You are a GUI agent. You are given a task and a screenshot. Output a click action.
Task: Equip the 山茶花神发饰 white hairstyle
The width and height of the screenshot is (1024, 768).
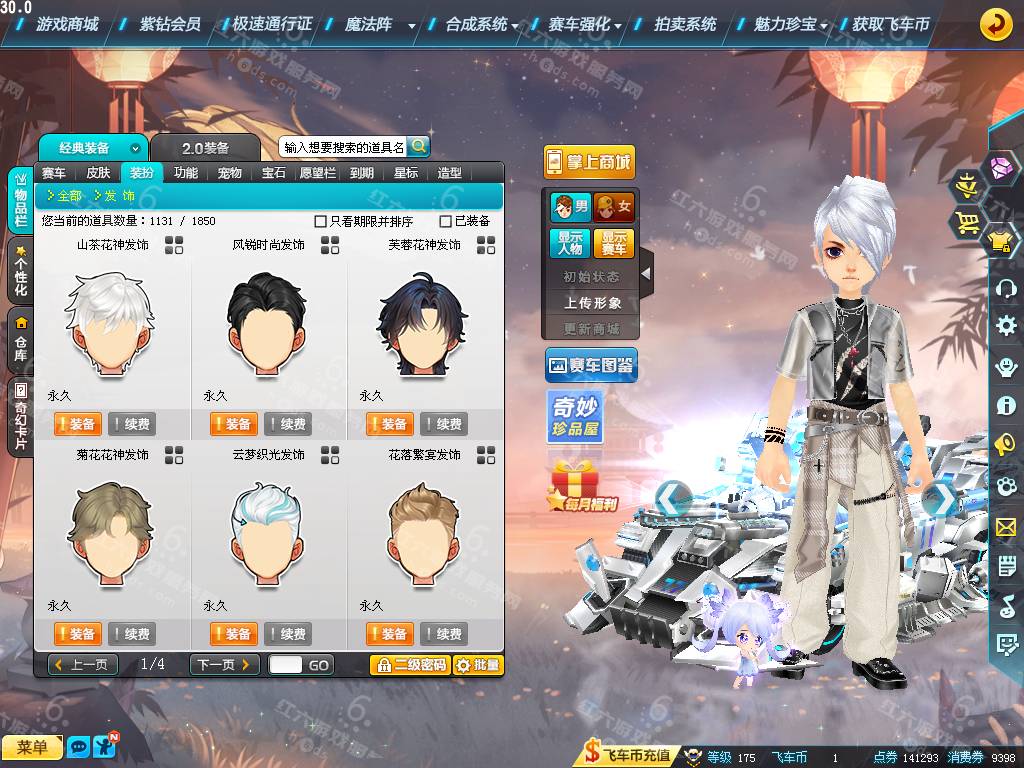point(77,424)
